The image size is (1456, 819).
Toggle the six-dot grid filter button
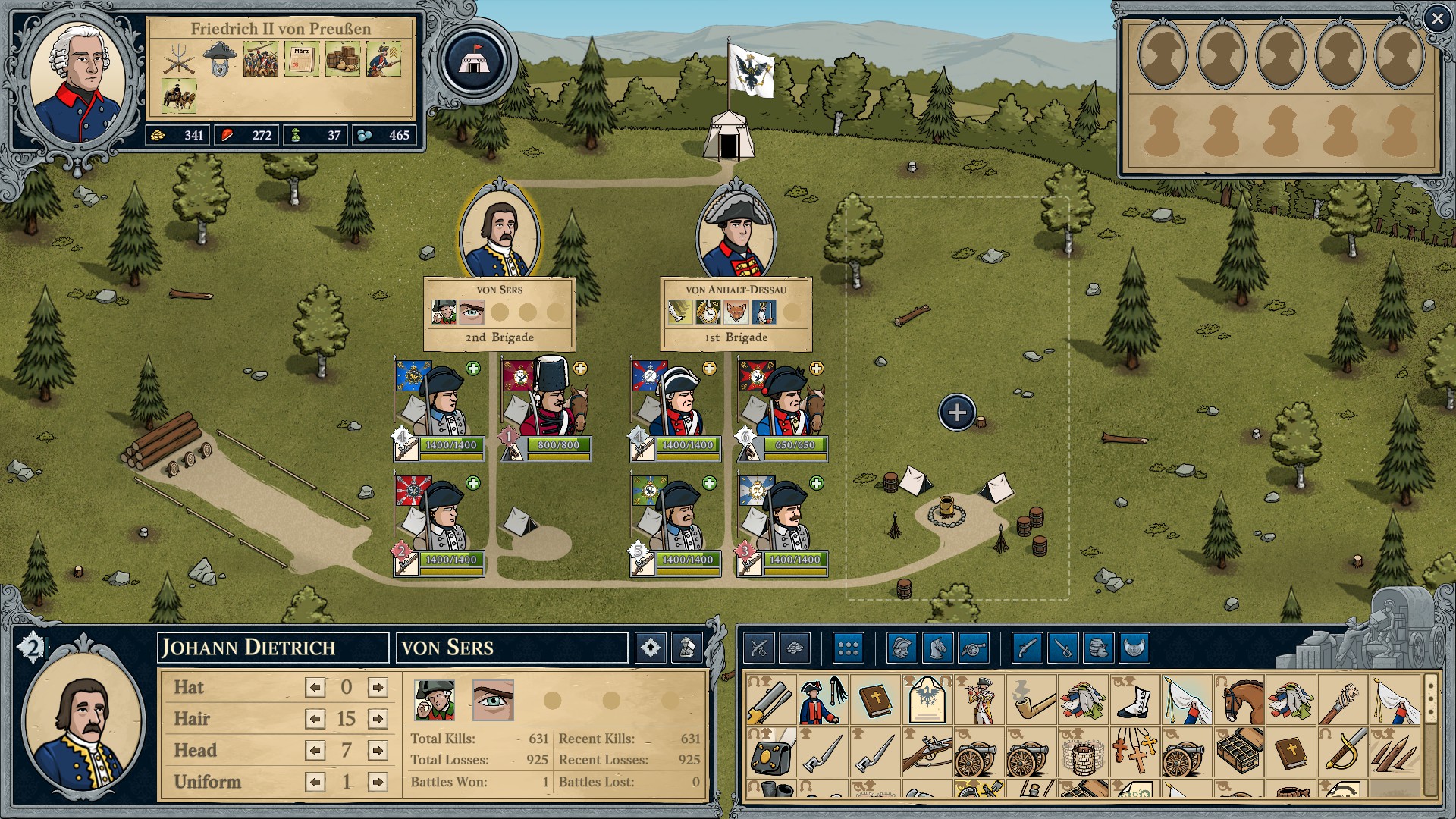click(848, 648)
